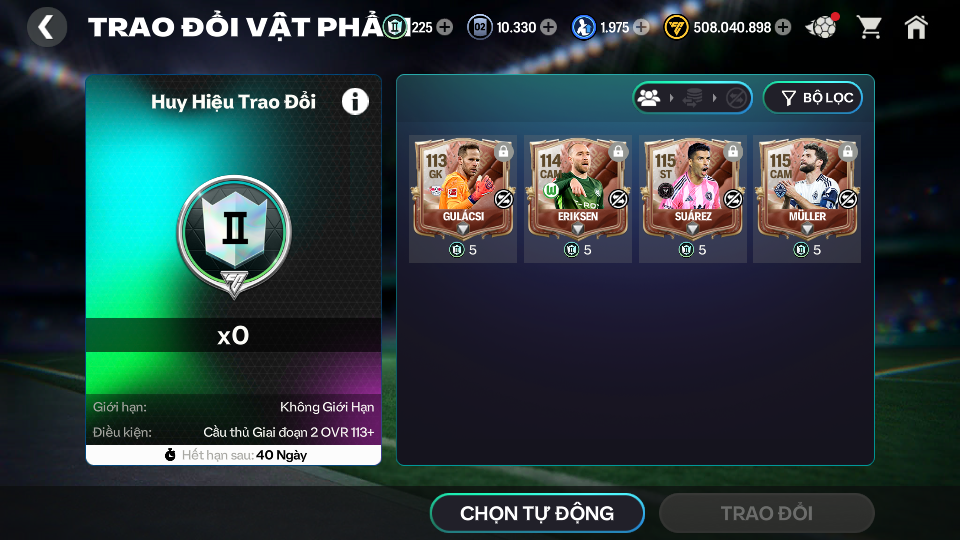Image resolution: width=960 pixels, height=540 pixels.
Task: Click the TRAO ĐỔI exchange button
Action: point(766,513)
